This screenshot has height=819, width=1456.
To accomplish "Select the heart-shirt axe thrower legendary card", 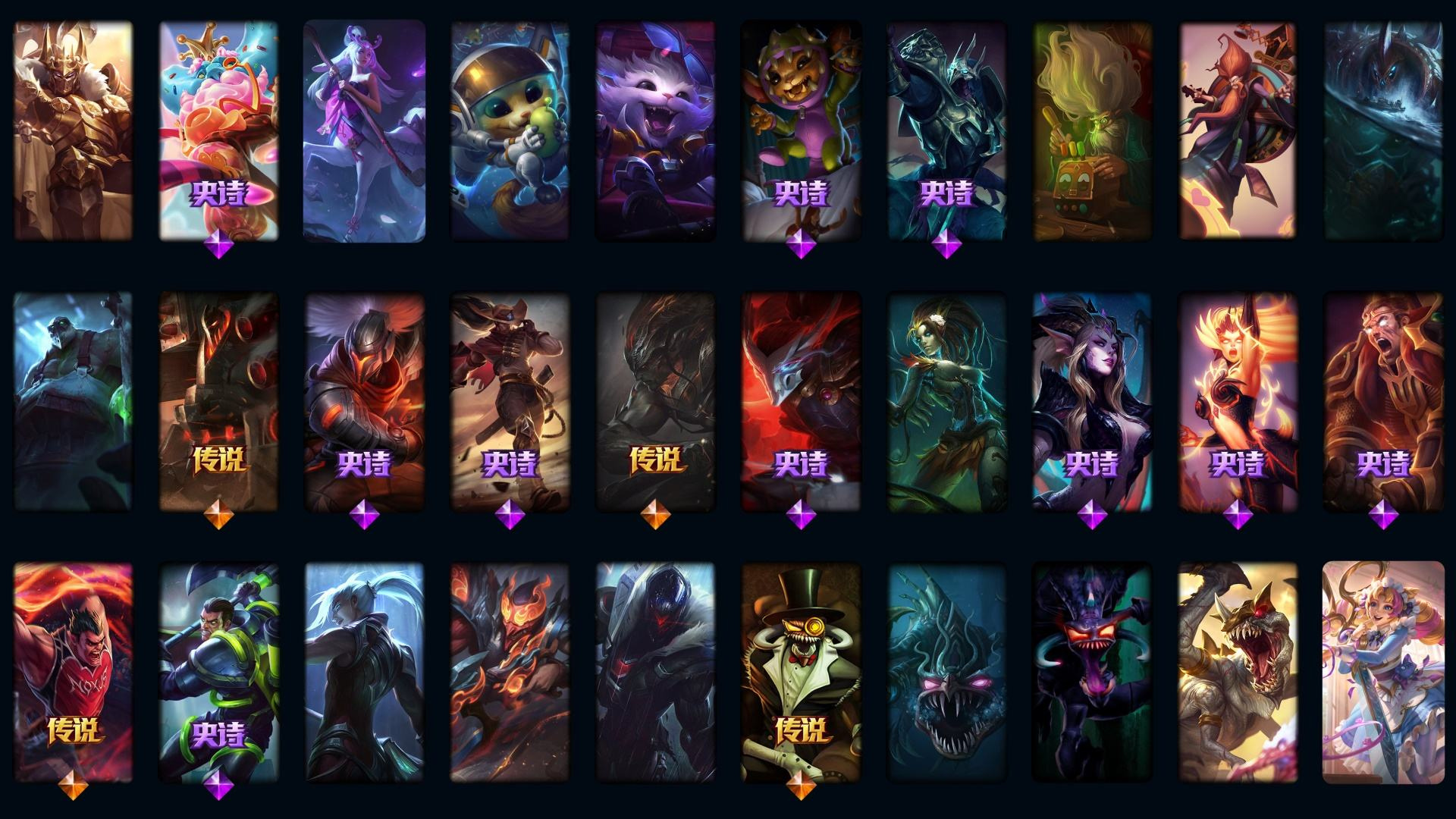I will [73, 672].
